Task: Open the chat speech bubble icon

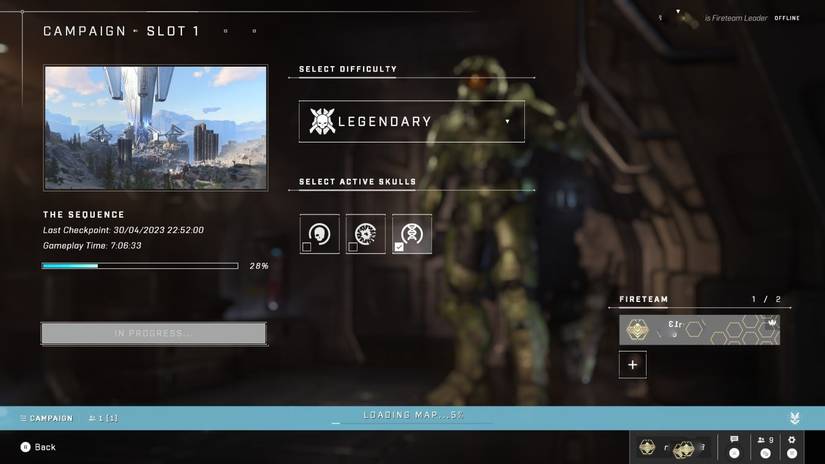Action: coord(734,445)
